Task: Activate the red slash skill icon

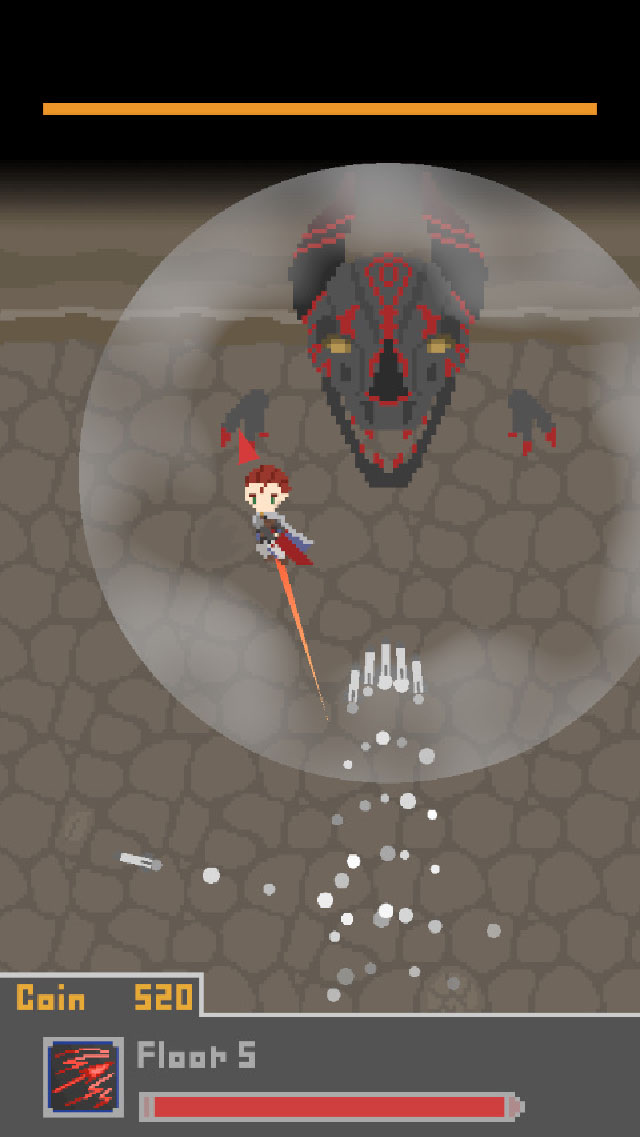Action: [83, 1076]
